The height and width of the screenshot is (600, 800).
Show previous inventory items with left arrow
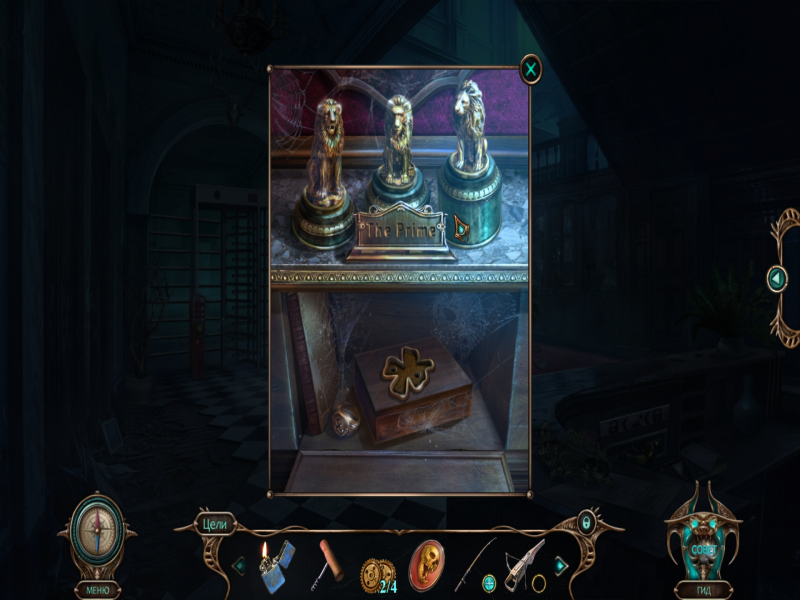(239, 566)
